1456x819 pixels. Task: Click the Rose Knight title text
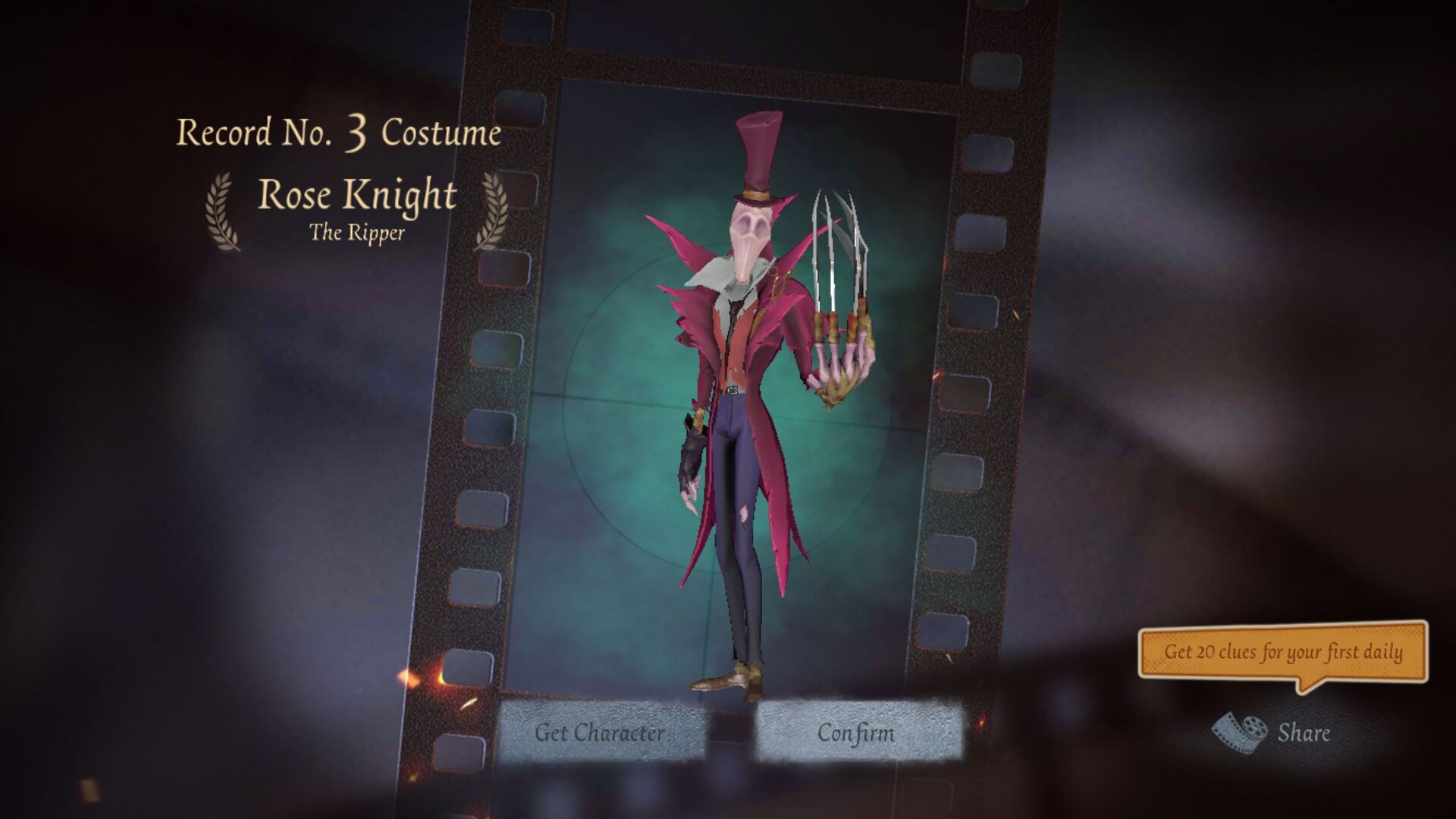pos(358,196)
